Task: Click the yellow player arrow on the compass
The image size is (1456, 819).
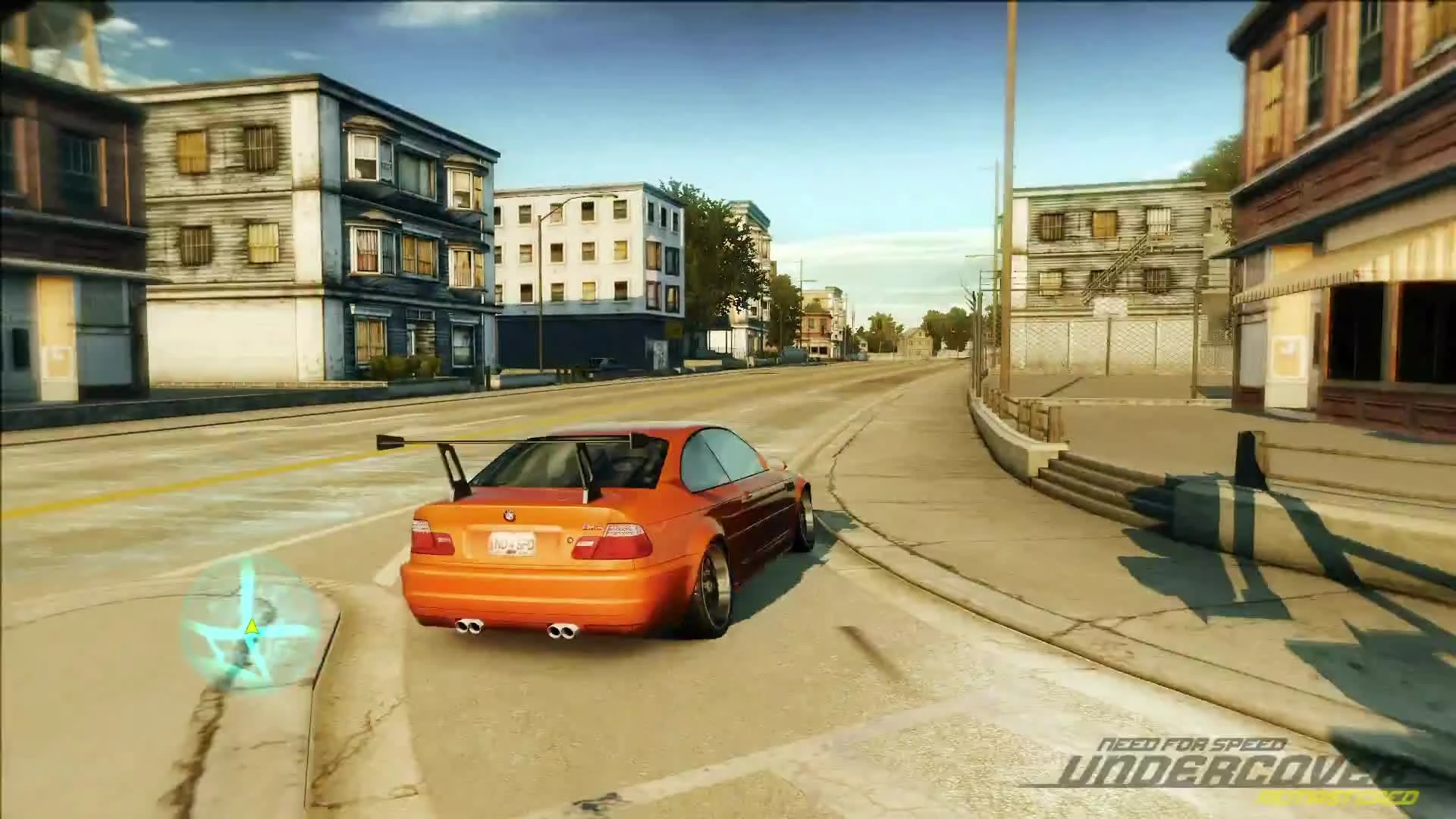Action: click(253, 628)
